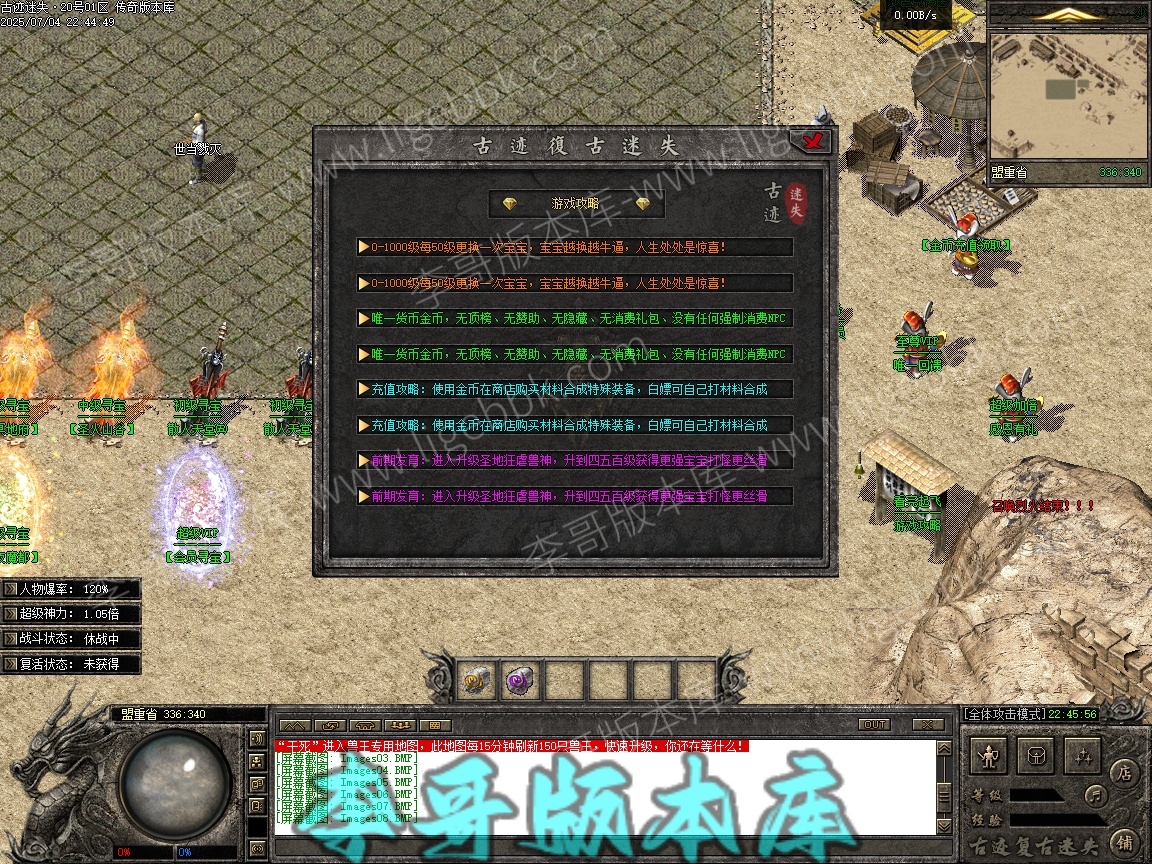Use the purple swirl scroll in the hotbar
Viewport: 1152px width, 864px height.
[520, 680]
